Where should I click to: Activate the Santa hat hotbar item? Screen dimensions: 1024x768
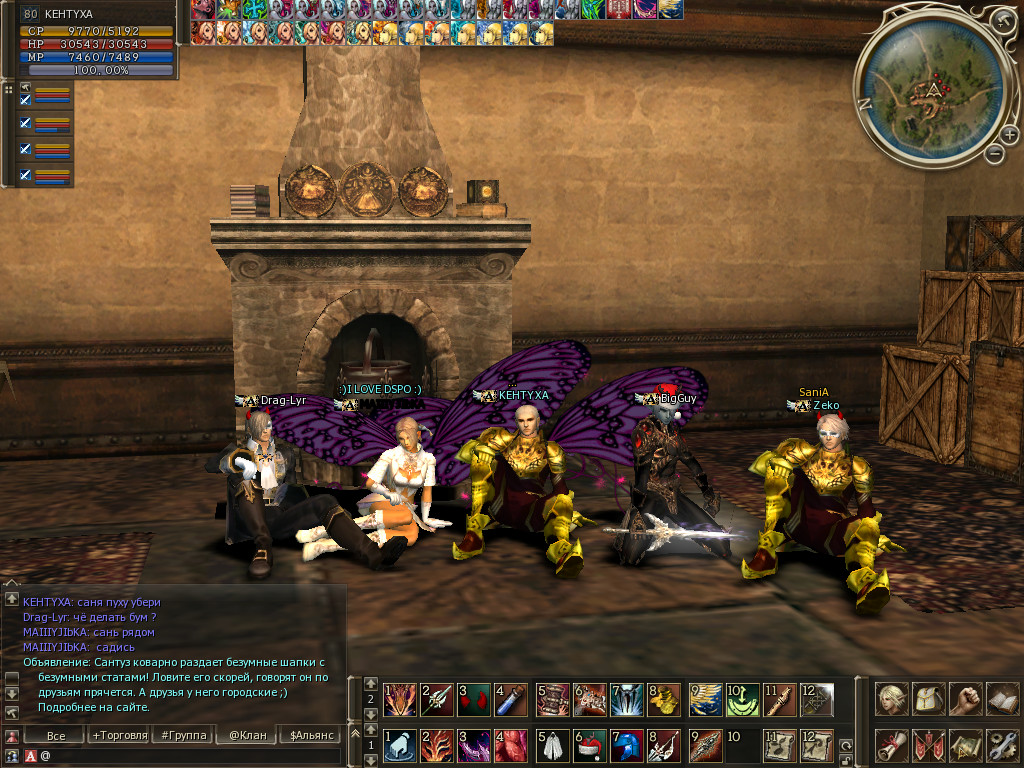(590, 746)
